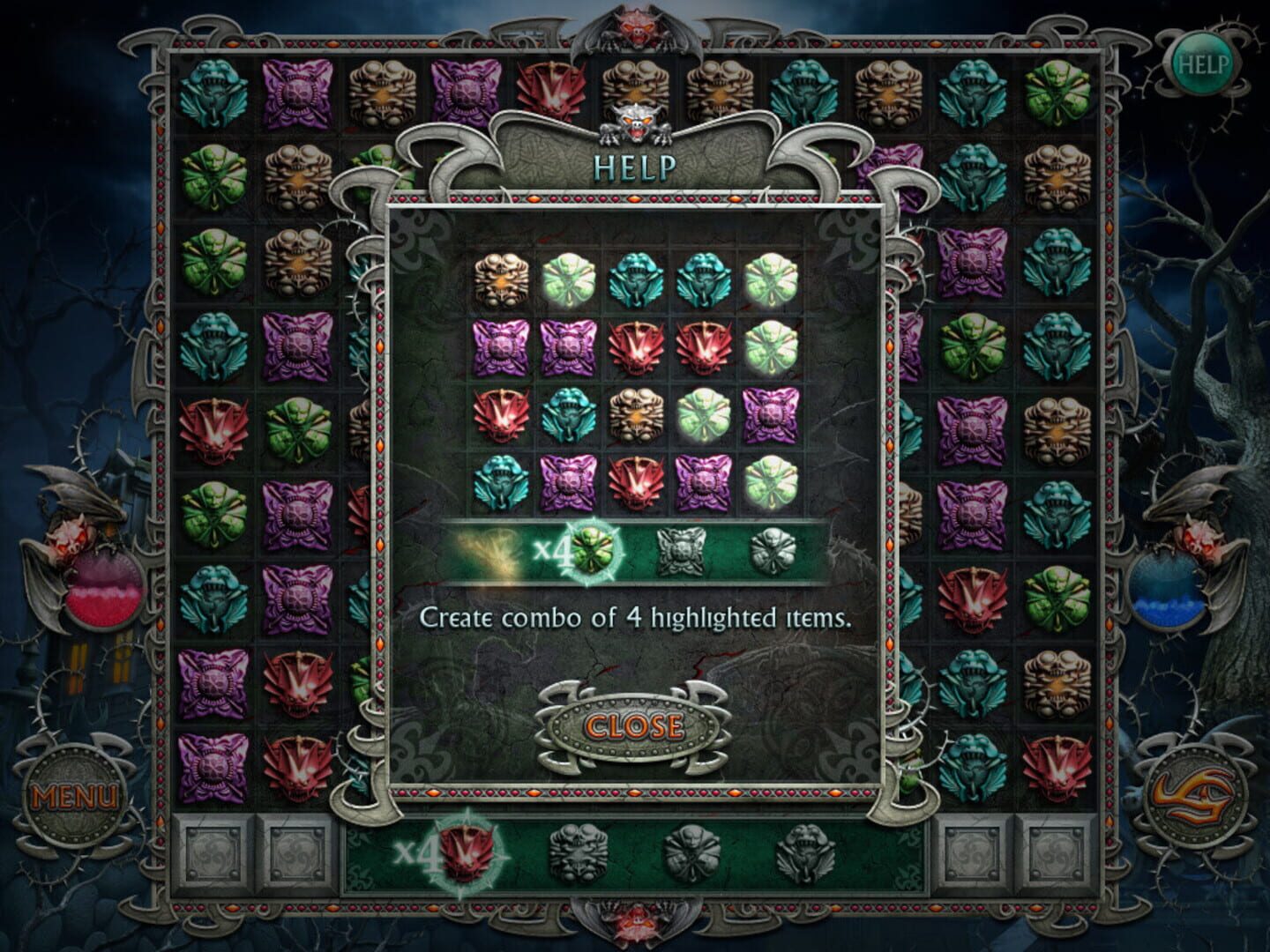This screenshot has height=952, width=1270.
Task: Click the round HELP button top right
Action: [x=1206, y=63]
